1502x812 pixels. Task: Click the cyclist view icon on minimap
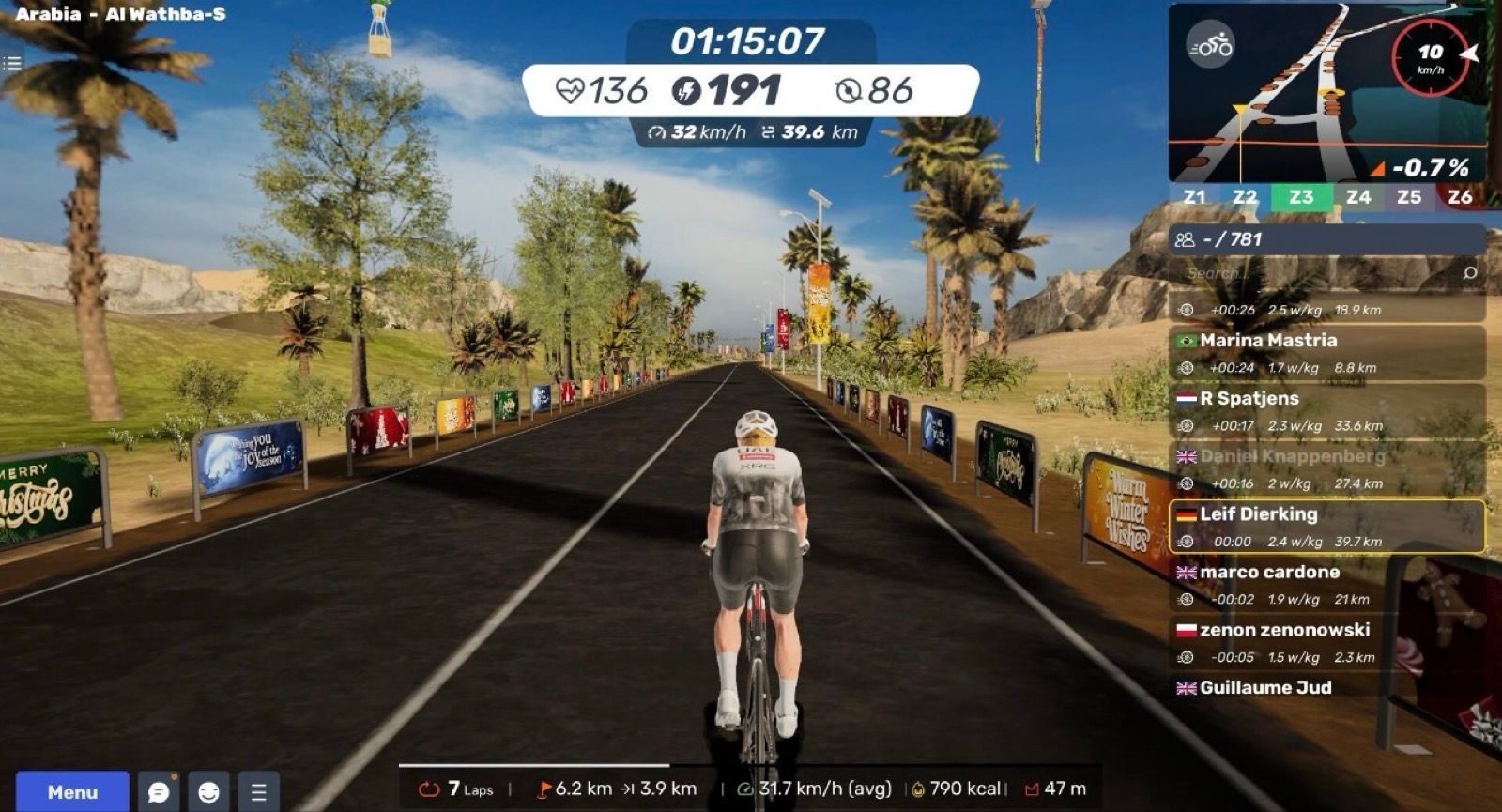point(1210,44)
